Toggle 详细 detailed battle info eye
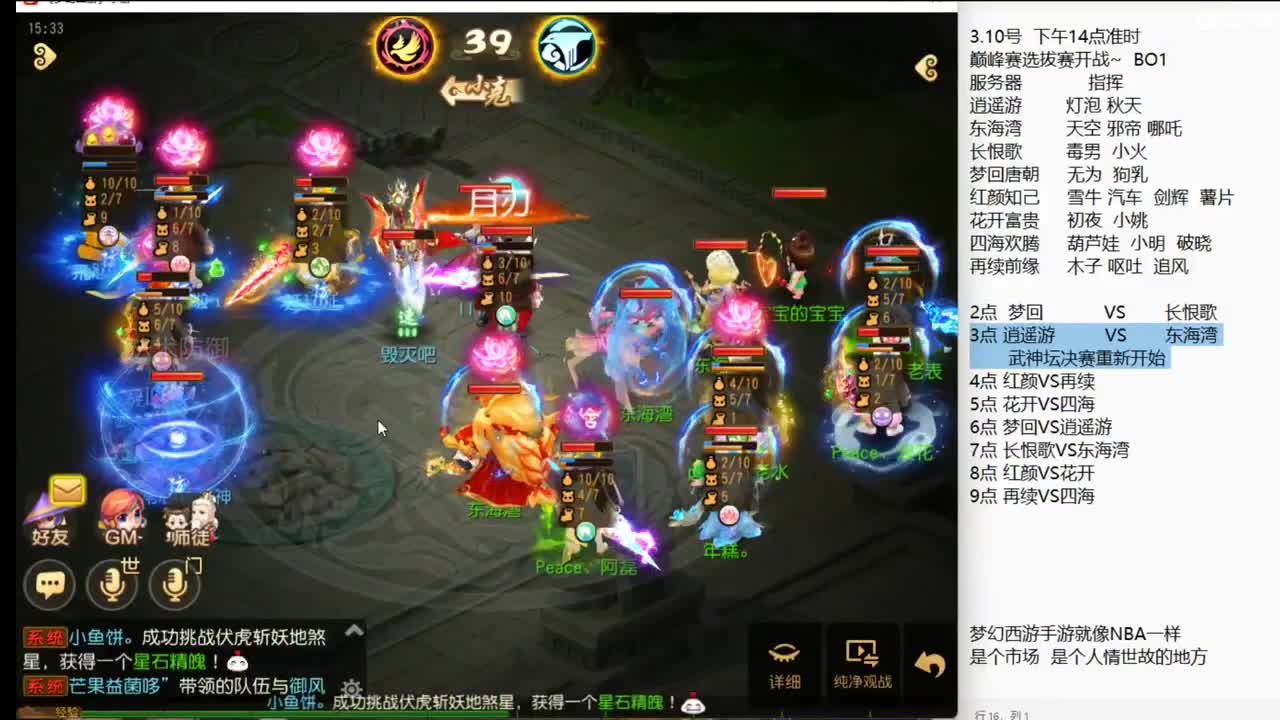The image size is (1280, 720). coord(786,658)
